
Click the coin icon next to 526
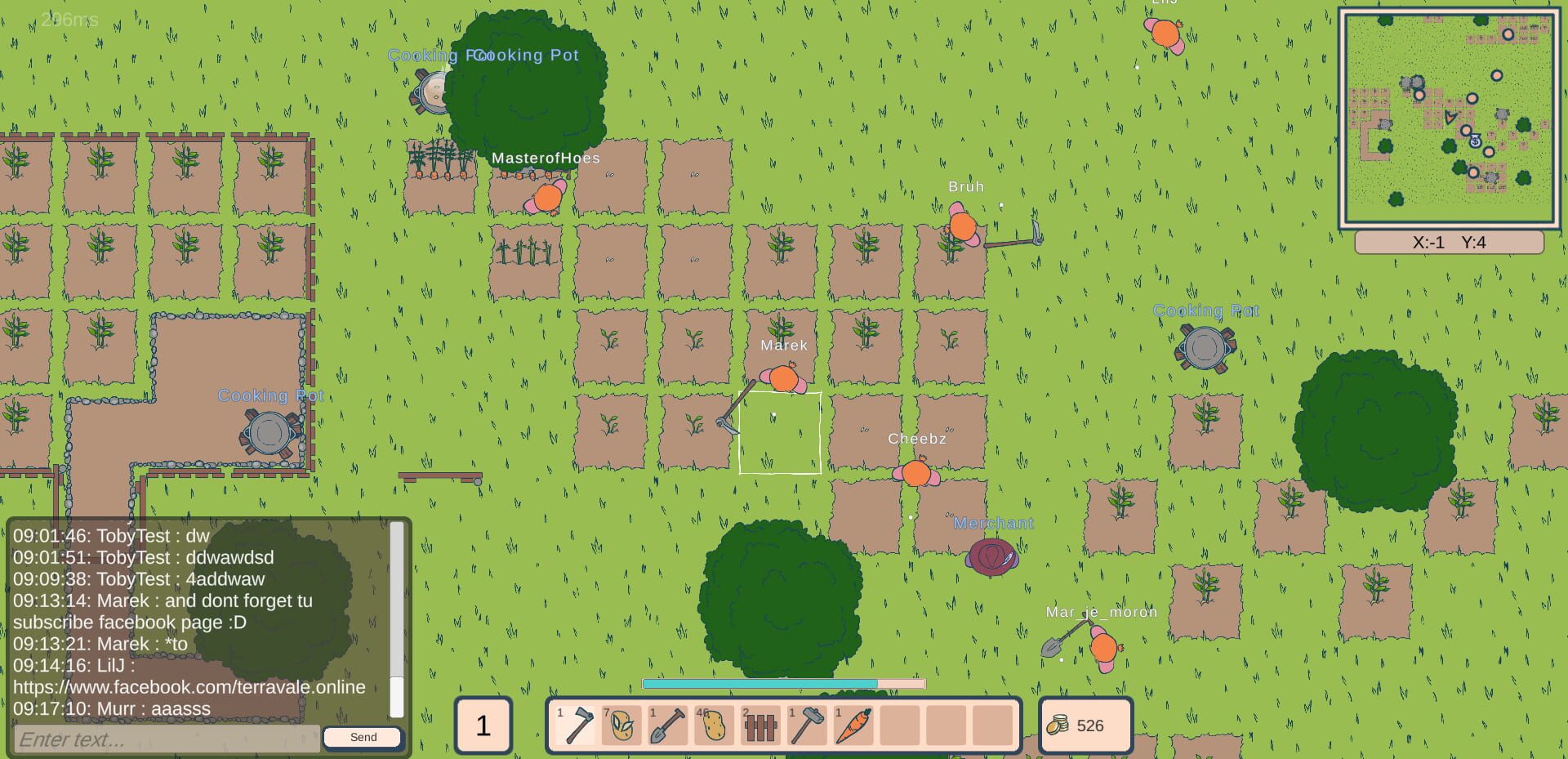(x=1059, y=724)
